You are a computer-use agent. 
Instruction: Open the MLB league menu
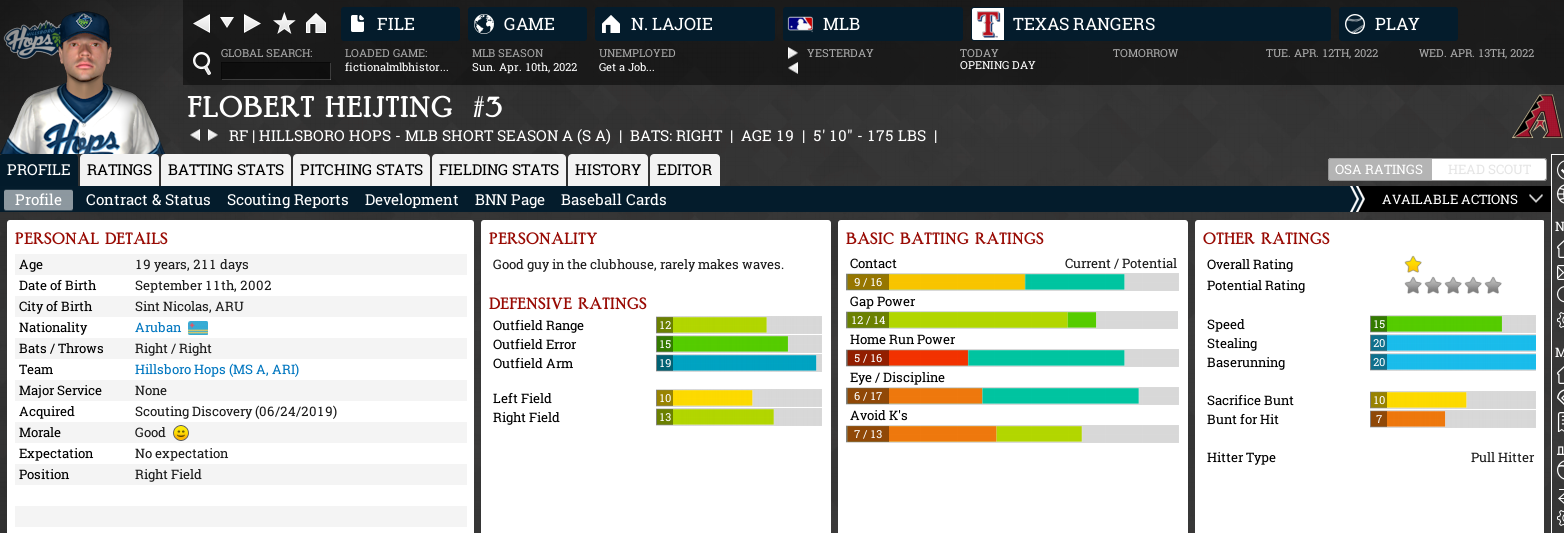tap(872, 24)
